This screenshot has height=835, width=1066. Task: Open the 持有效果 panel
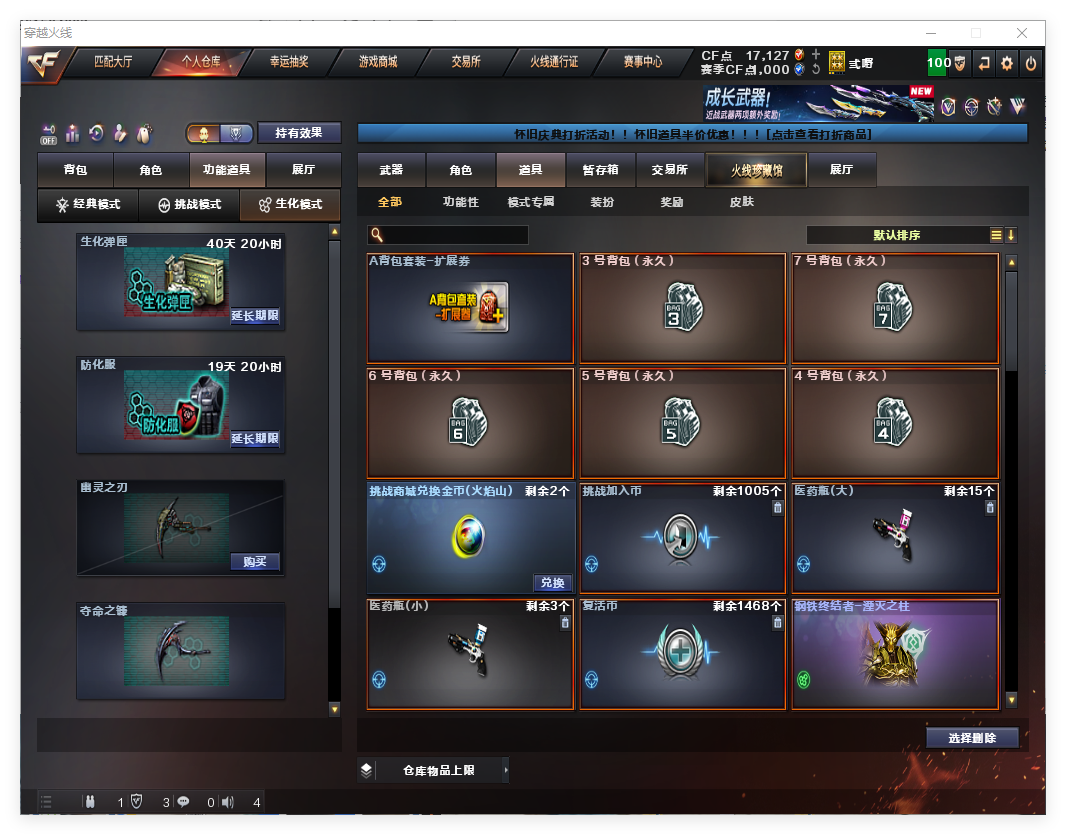pyautogui.click(x=300, y=132)
